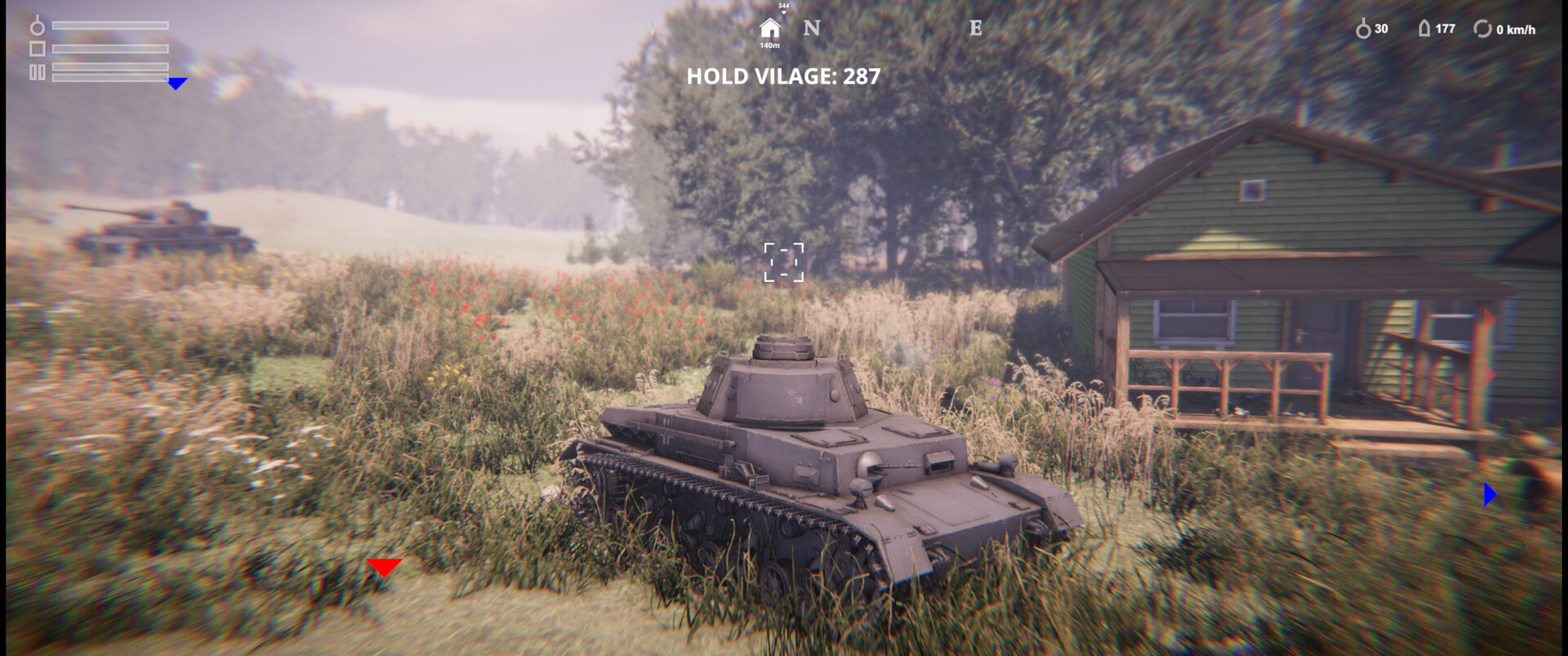Click the square hull icon beside the second status bar
1568x656 pixels.
[x=38, y=49]
